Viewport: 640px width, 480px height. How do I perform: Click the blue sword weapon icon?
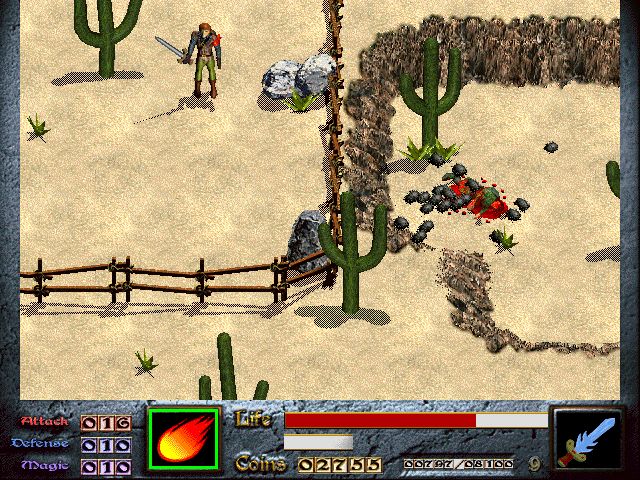point(587,440)
